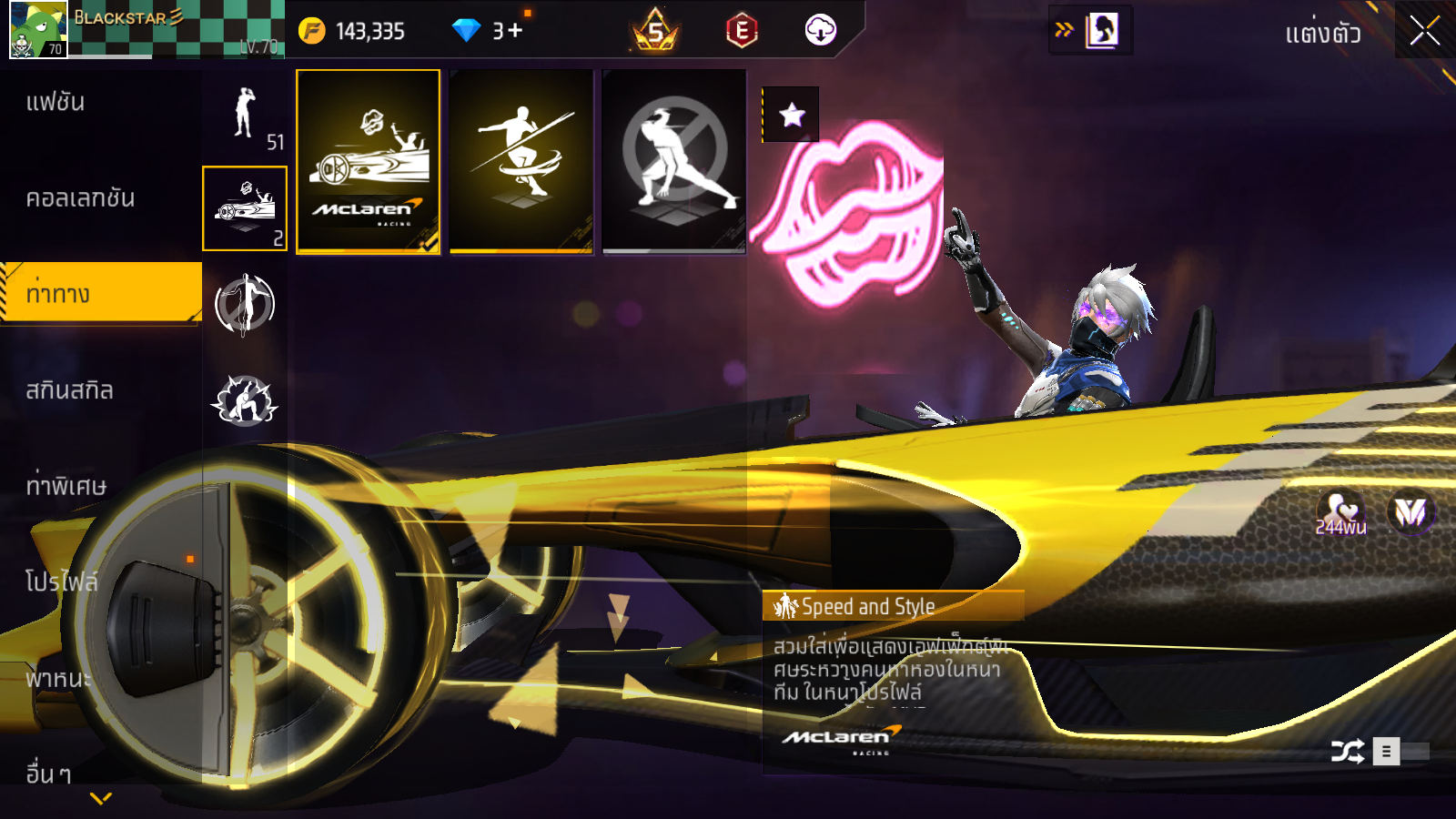The height and width of the screenshot is (819, 1456).
Task: Toggle the shuffle arrows button
Action: (1347, 752)
